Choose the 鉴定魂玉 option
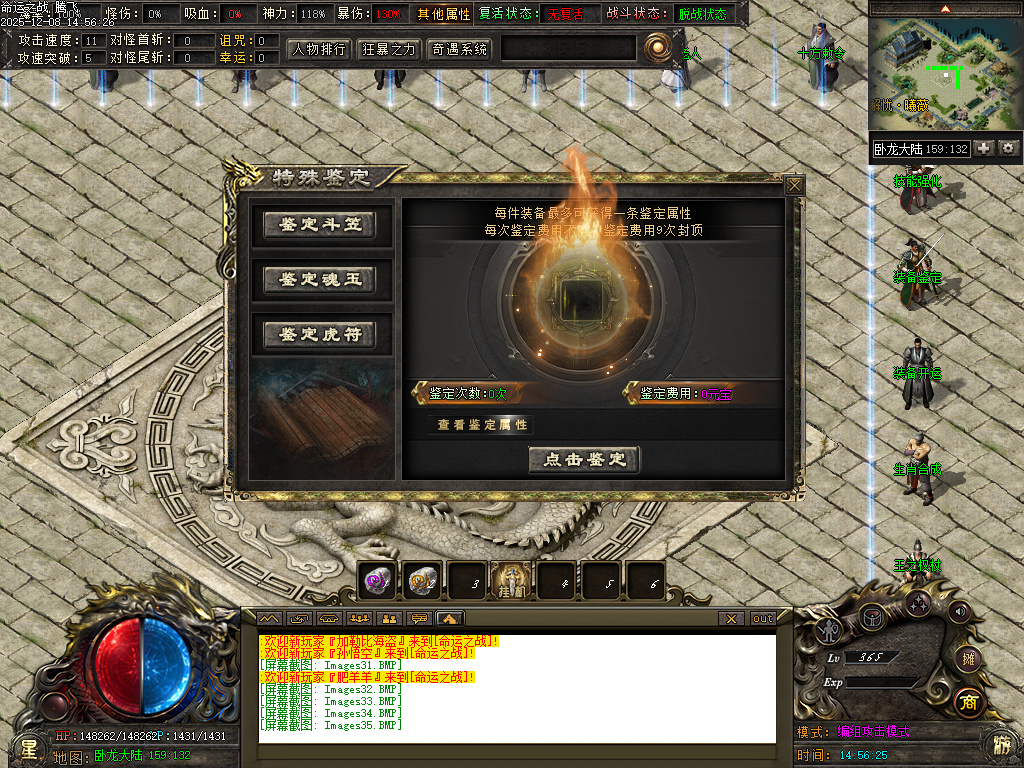 pyautogui.click(x=319, y=280)
